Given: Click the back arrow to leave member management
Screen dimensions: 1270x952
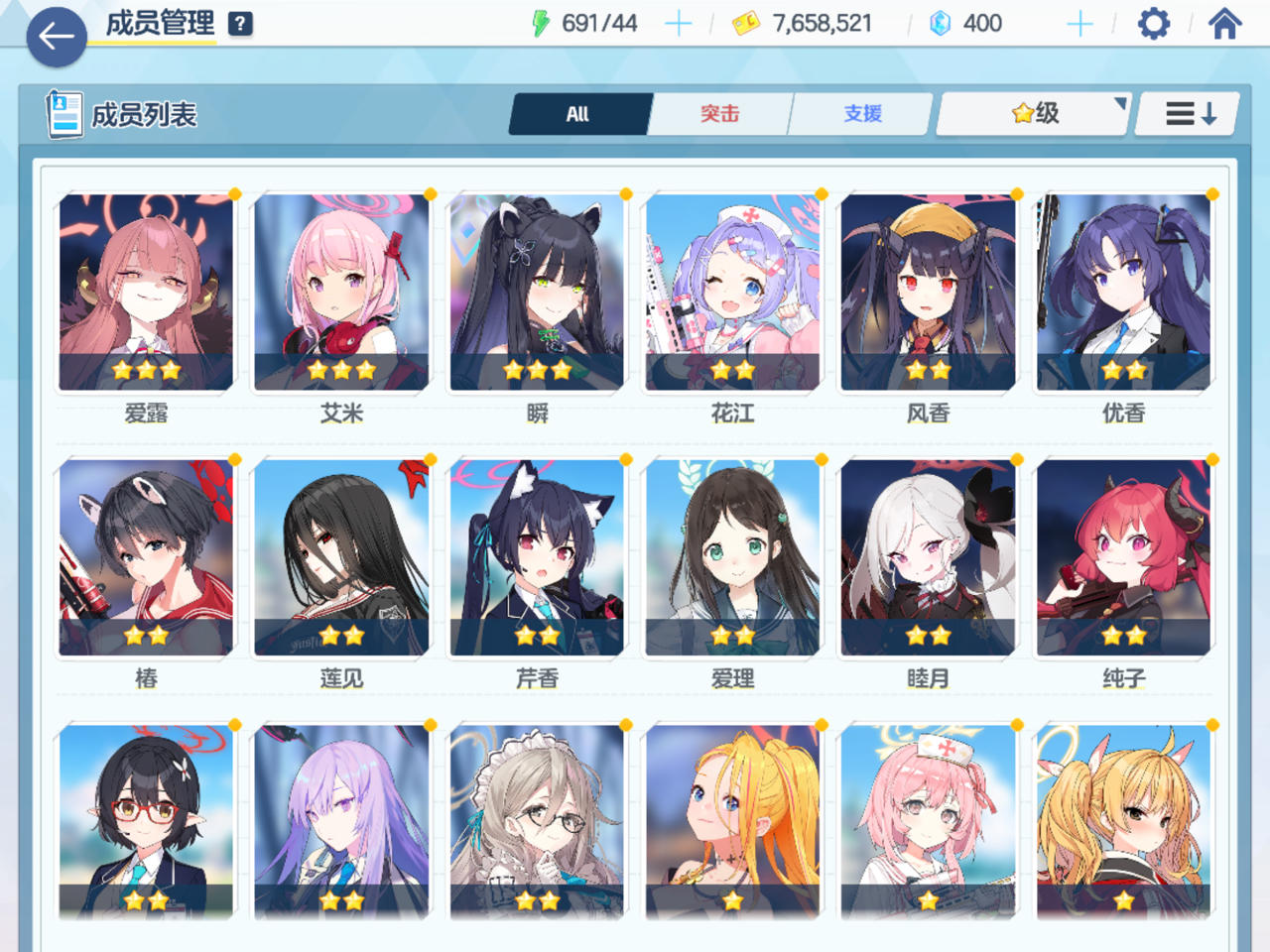Looking at the screenshot, I should 56,38.
